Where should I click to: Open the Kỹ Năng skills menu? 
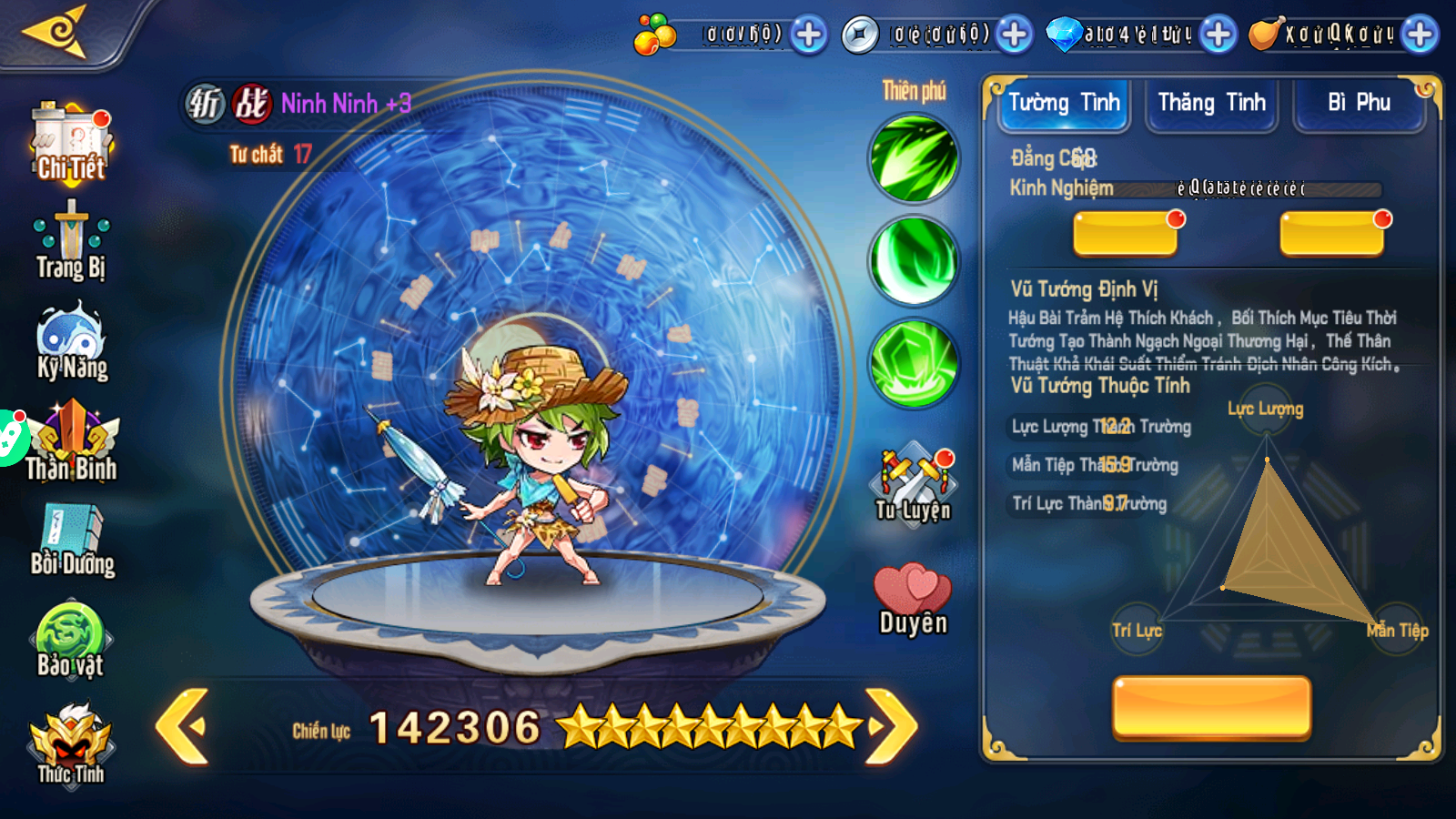pos(71,341)
